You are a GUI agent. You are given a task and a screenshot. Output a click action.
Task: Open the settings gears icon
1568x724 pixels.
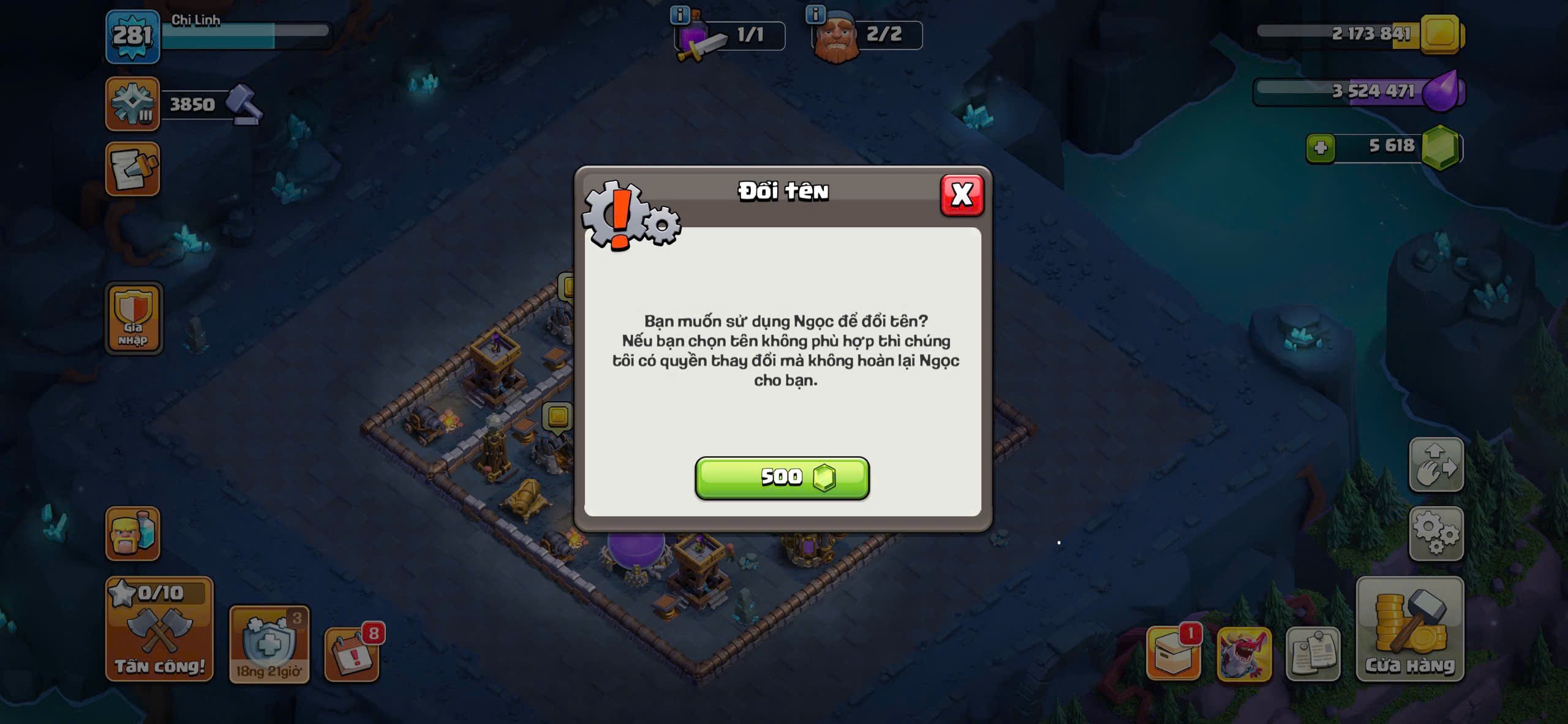(1436, 534)
